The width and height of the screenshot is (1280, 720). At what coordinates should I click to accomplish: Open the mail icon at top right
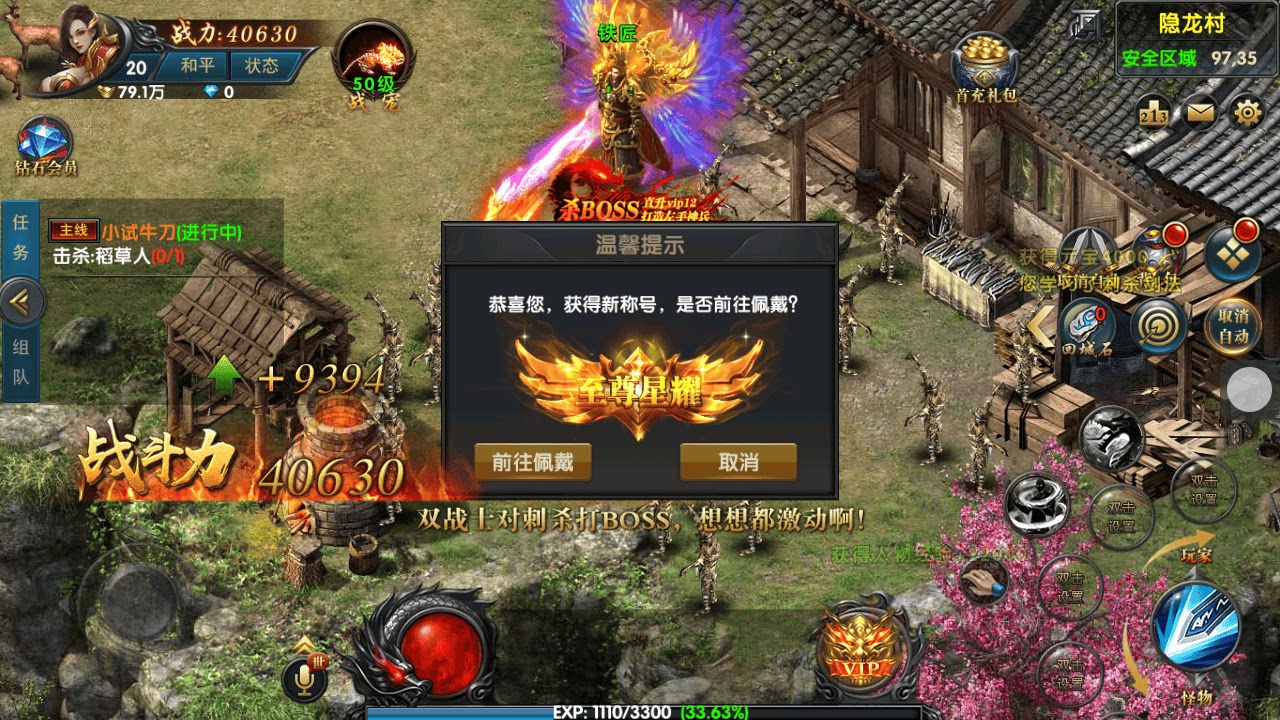click(x=1200, y=112)
